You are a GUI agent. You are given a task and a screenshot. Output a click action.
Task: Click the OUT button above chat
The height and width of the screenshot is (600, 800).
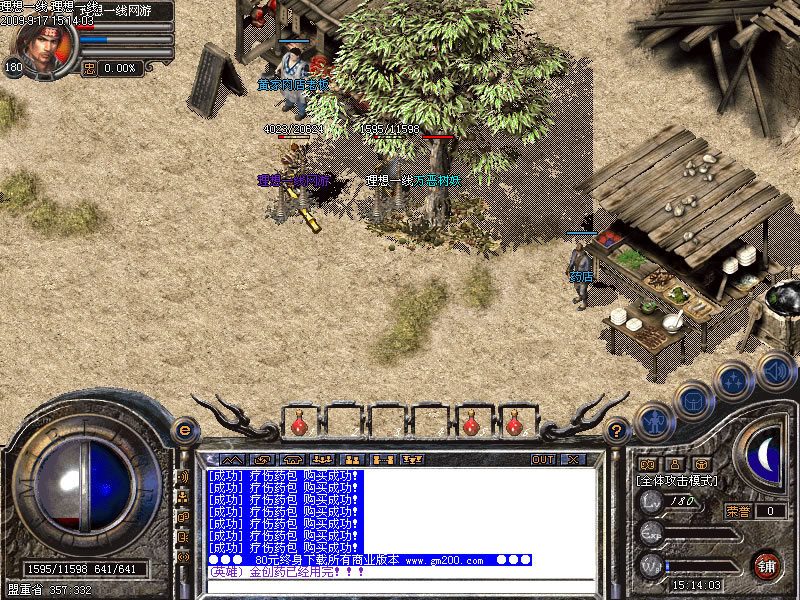pos(542,459)
